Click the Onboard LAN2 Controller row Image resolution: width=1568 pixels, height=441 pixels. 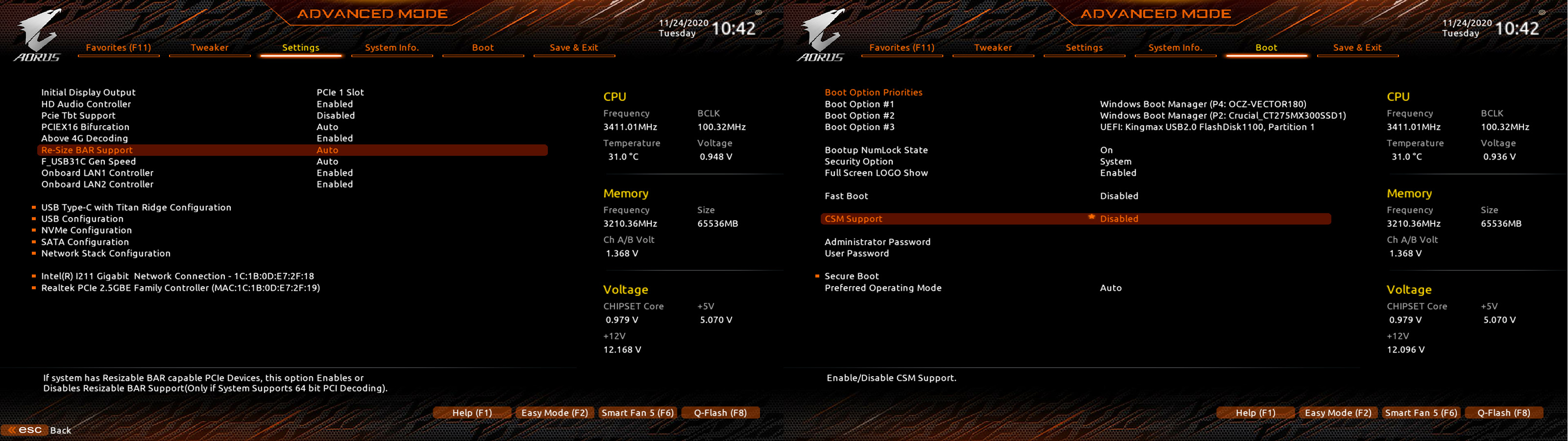coord(98,184)
